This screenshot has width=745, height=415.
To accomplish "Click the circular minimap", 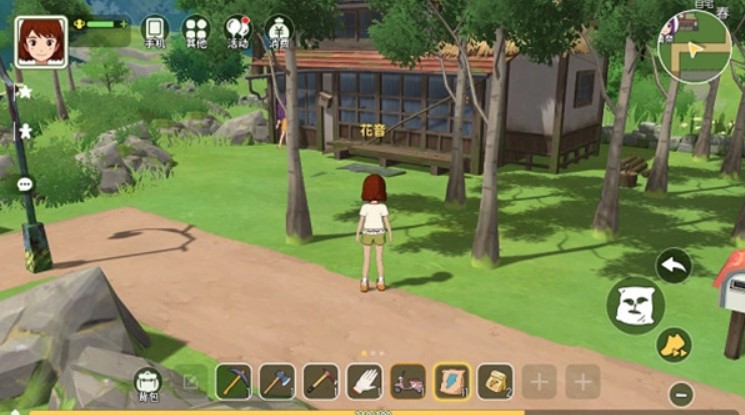I will point(694,47).
